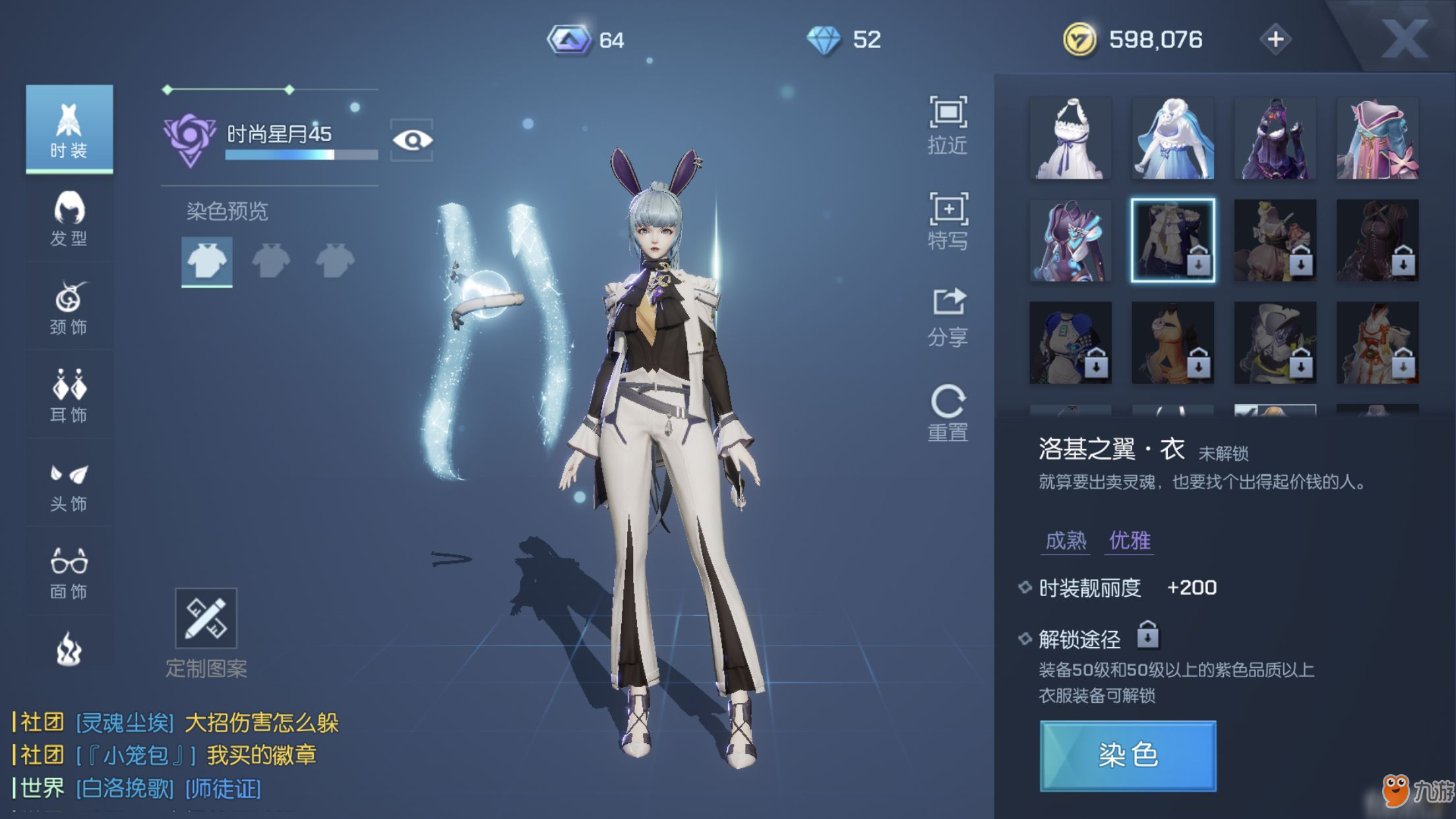Screen dimensions: 1456x819
Task: Open the 发型 hairstyle category
Action: [x=69, y=218]
